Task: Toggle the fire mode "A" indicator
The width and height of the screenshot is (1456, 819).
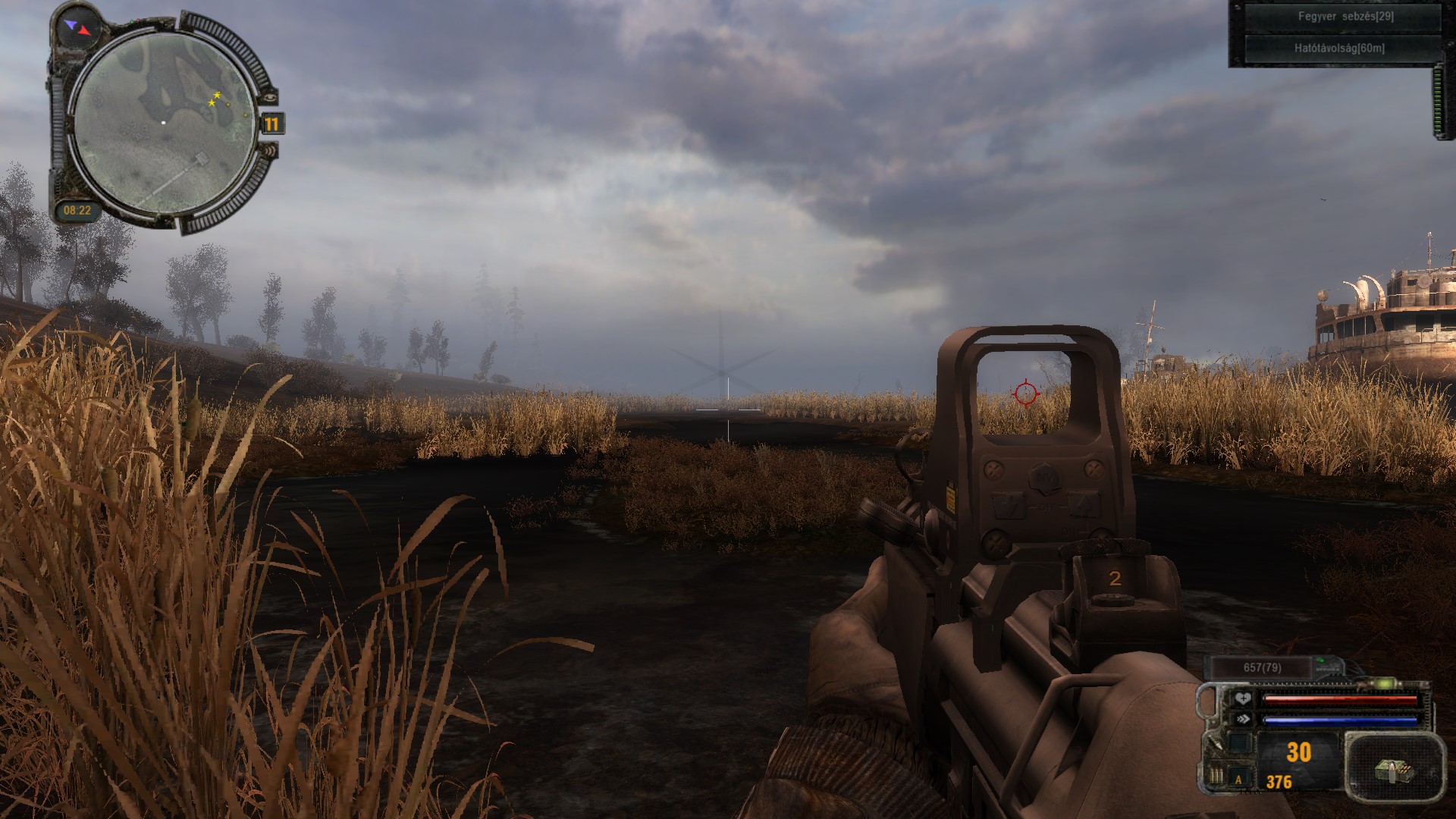Action: [1239, 779]
